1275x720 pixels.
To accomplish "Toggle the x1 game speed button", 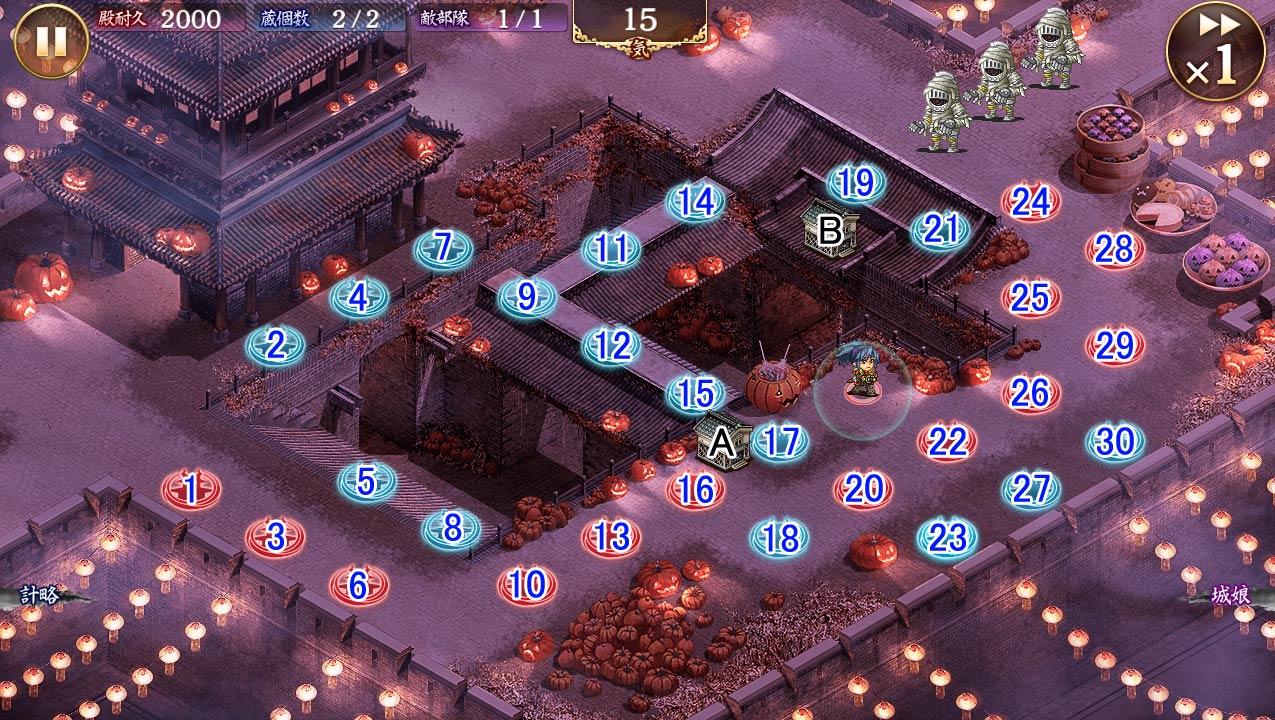I will pyautogui.click(x=1215, y=51).
